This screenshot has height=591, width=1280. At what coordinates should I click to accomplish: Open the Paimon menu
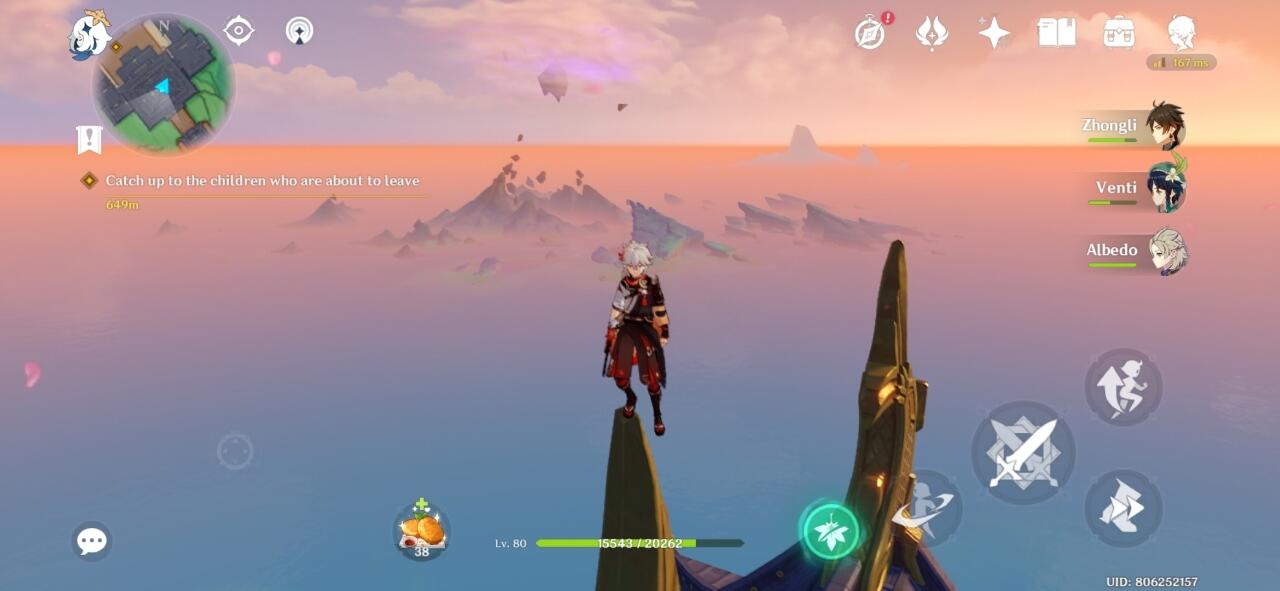coord(89,37)
